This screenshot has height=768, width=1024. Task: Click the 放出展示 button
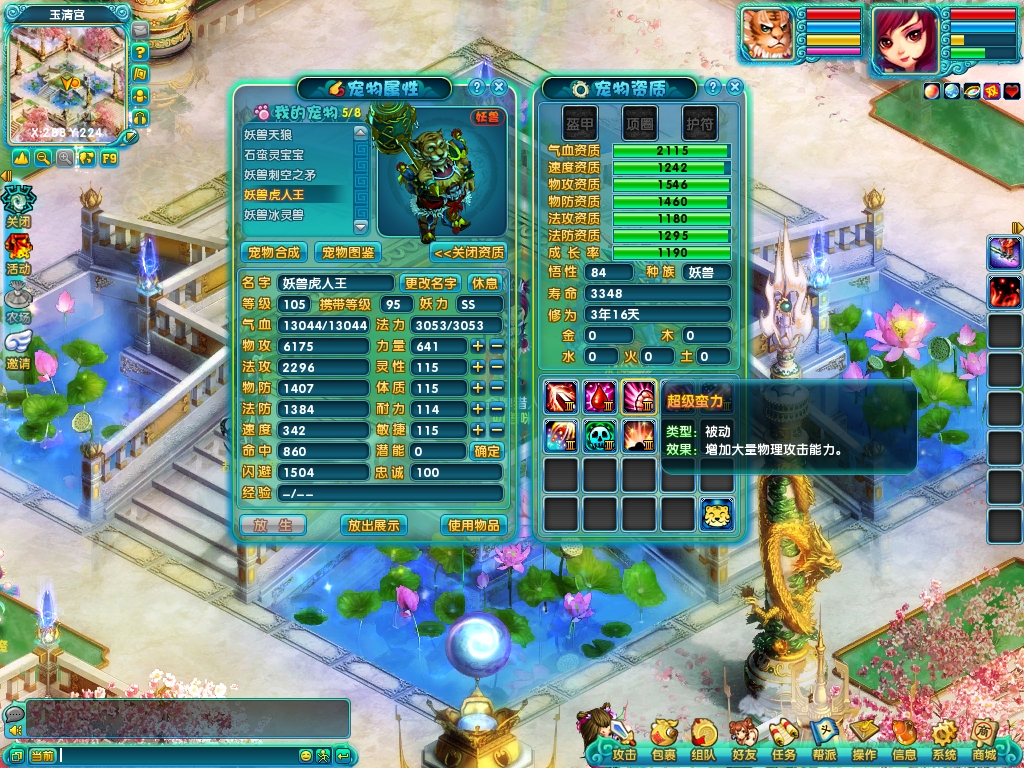coord(373,525)
